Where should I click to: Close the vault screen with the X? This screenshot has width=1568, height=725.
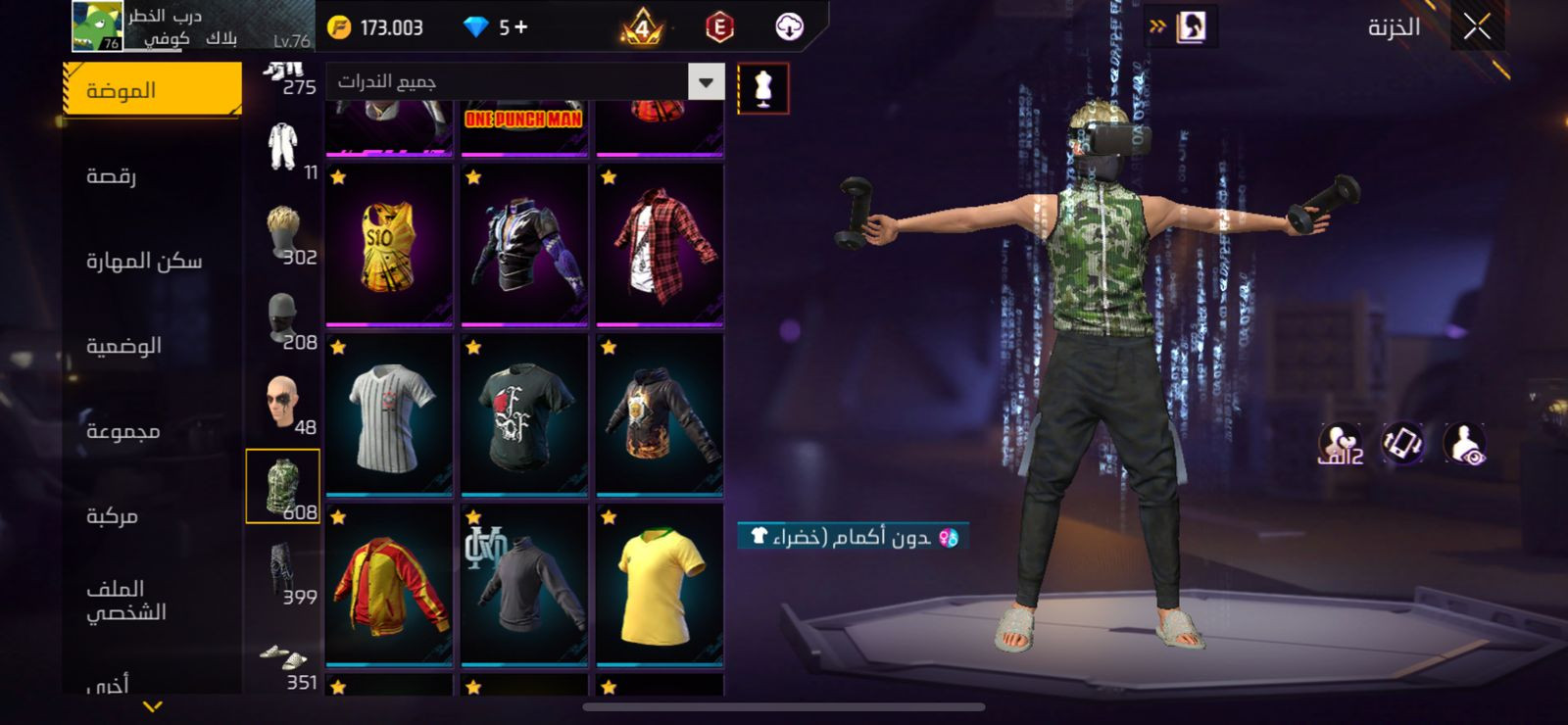click(x=1477, y=27)
